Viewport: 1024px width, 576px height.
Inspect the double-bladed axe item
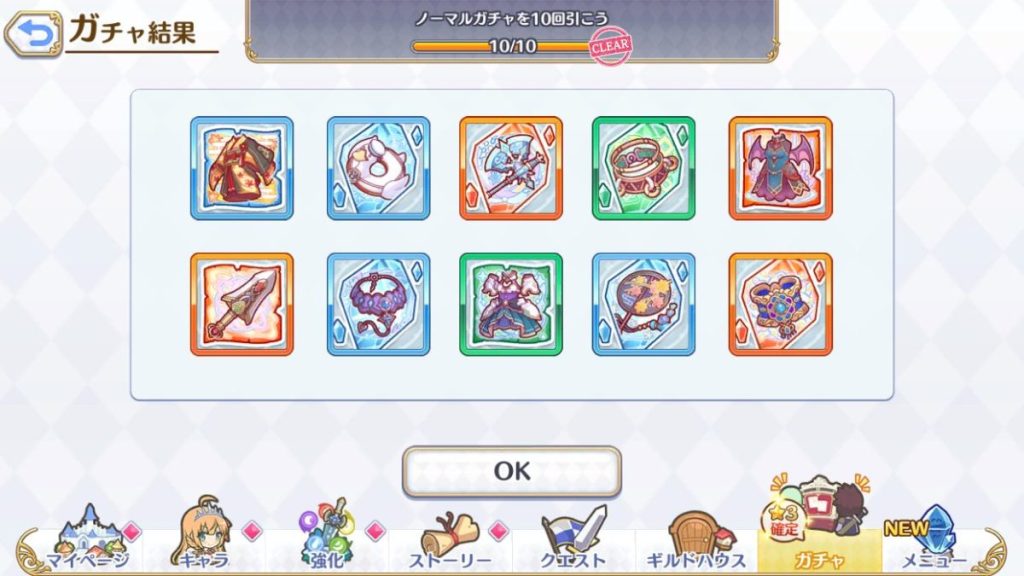(511, 168)
